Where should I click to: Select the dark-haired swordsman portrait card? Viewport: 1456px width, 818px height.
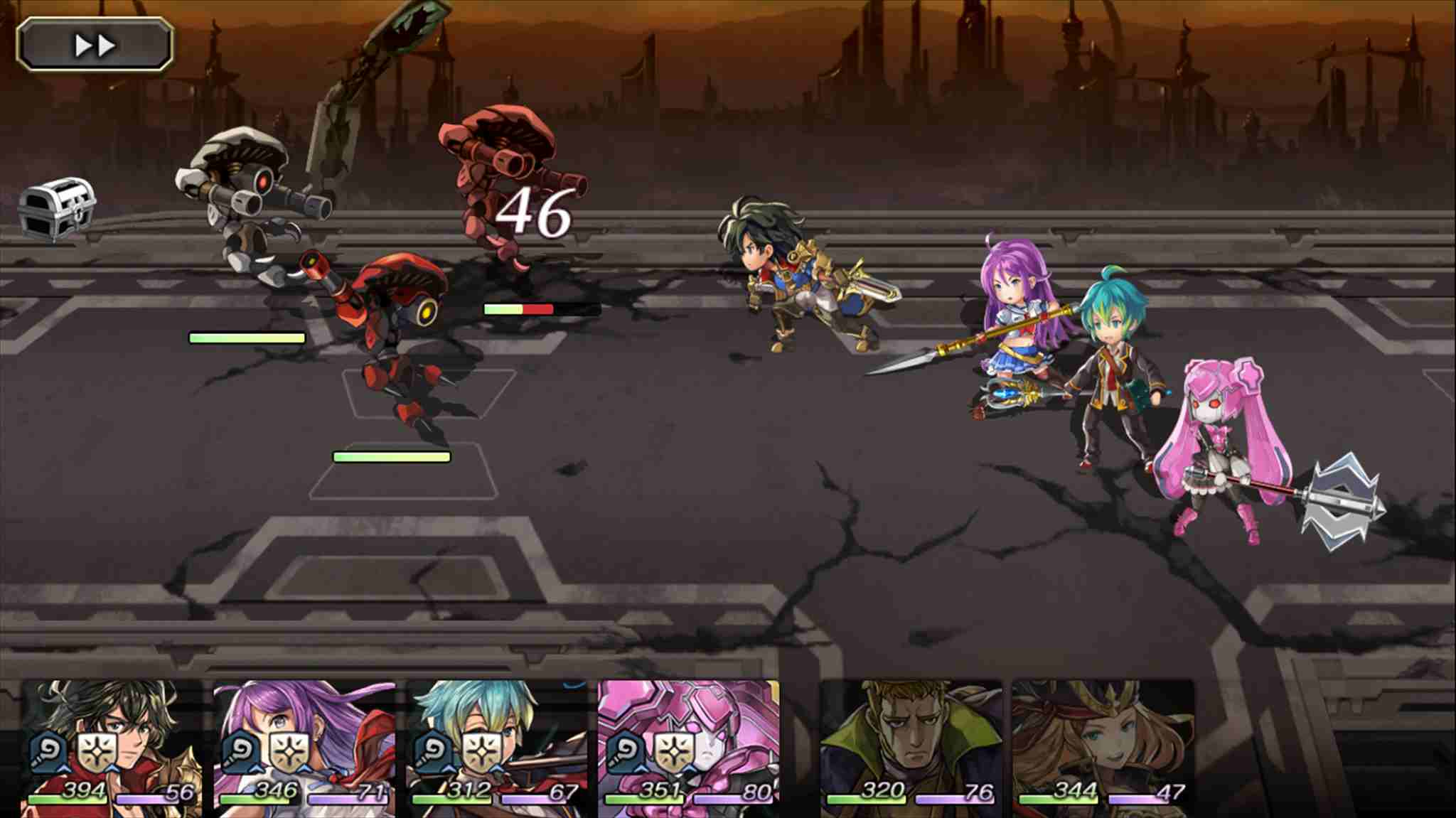click(112, 746)
